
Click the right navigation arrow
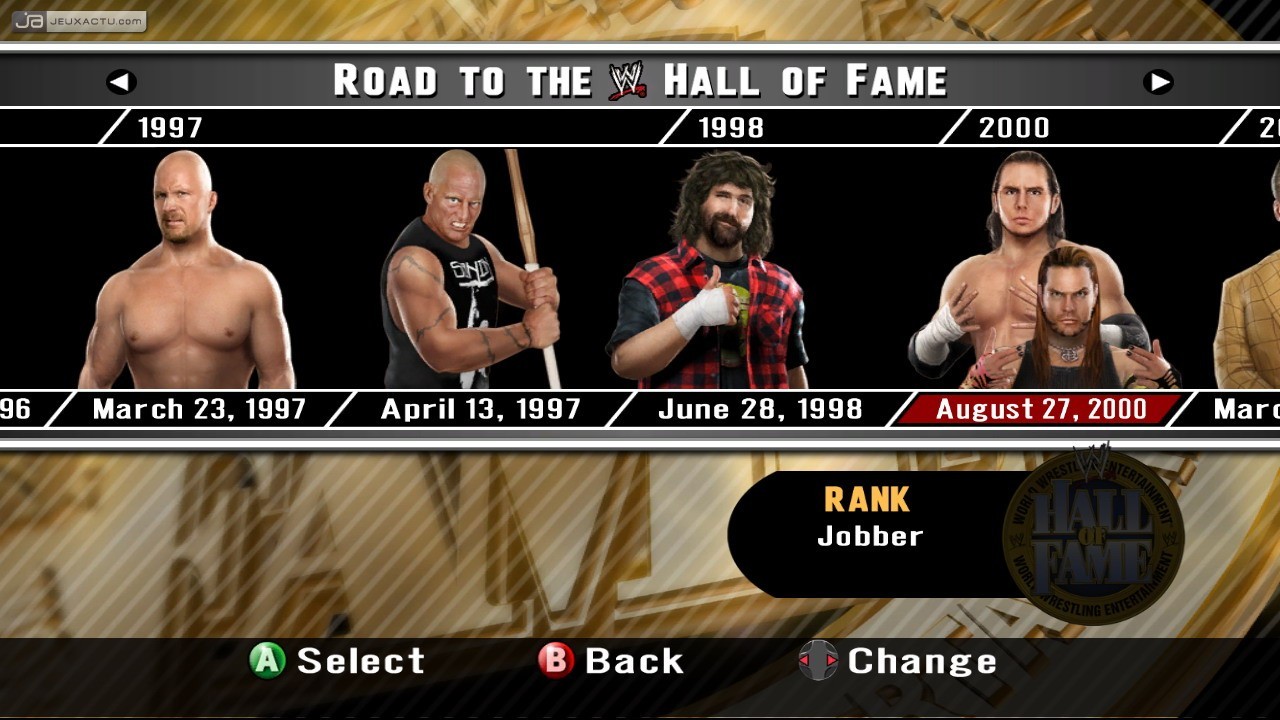coord(1158,82)
